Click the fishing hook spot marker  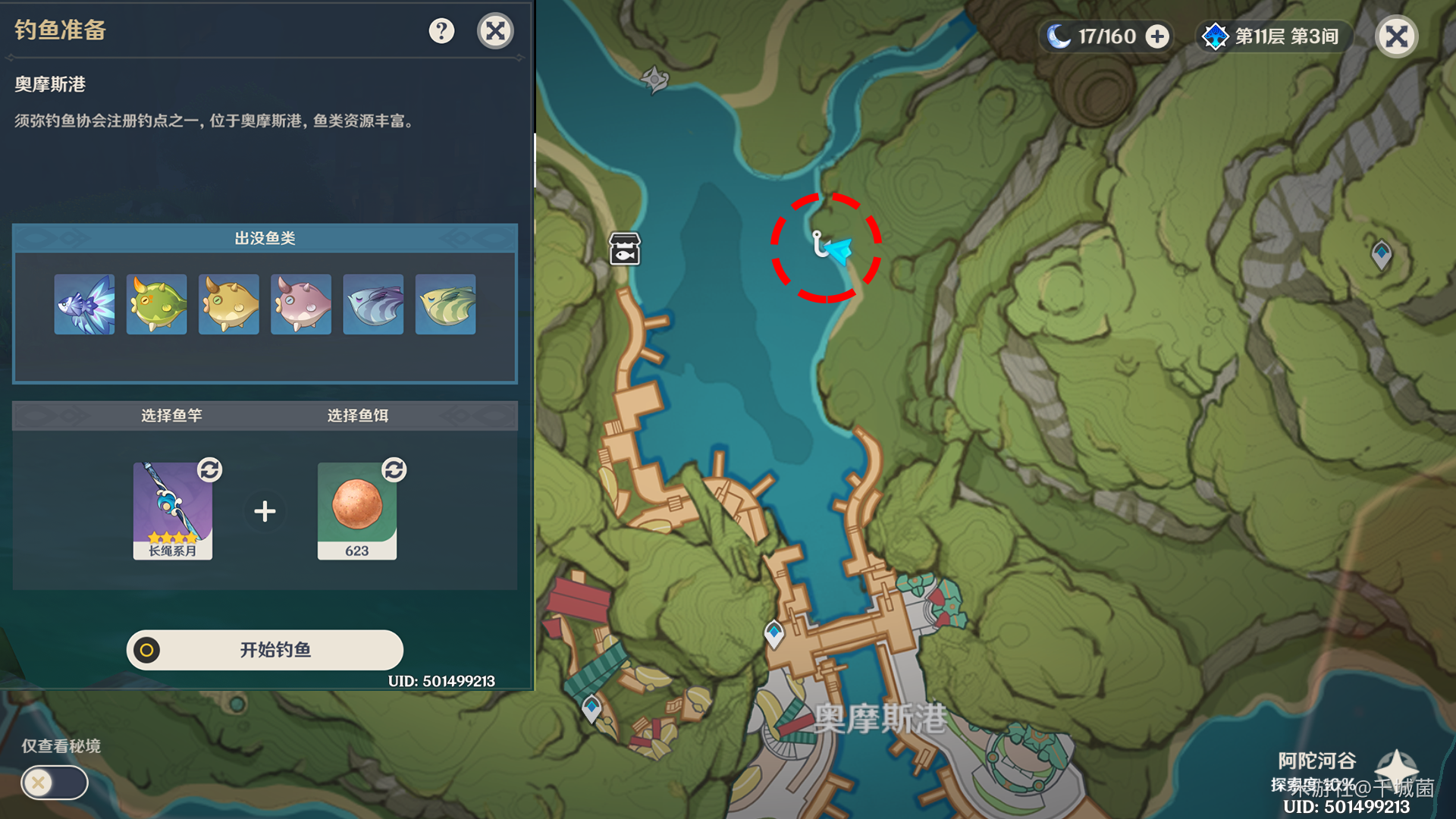(x=819, y=244)
